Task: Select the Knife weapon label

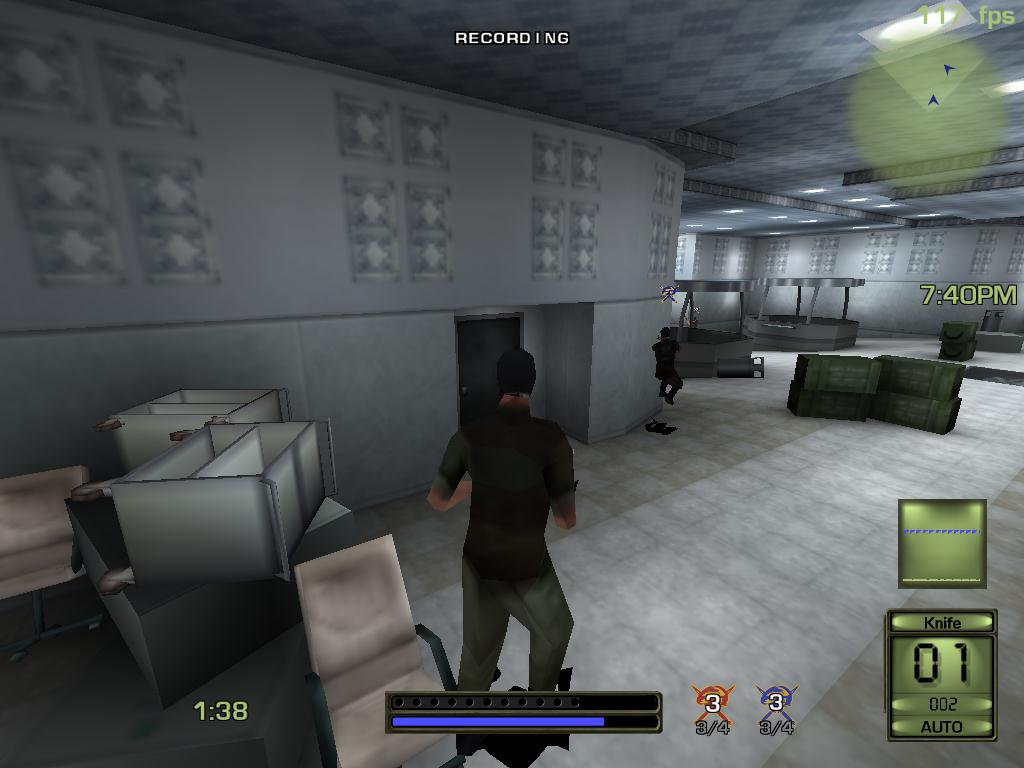Action: (942, 623)
